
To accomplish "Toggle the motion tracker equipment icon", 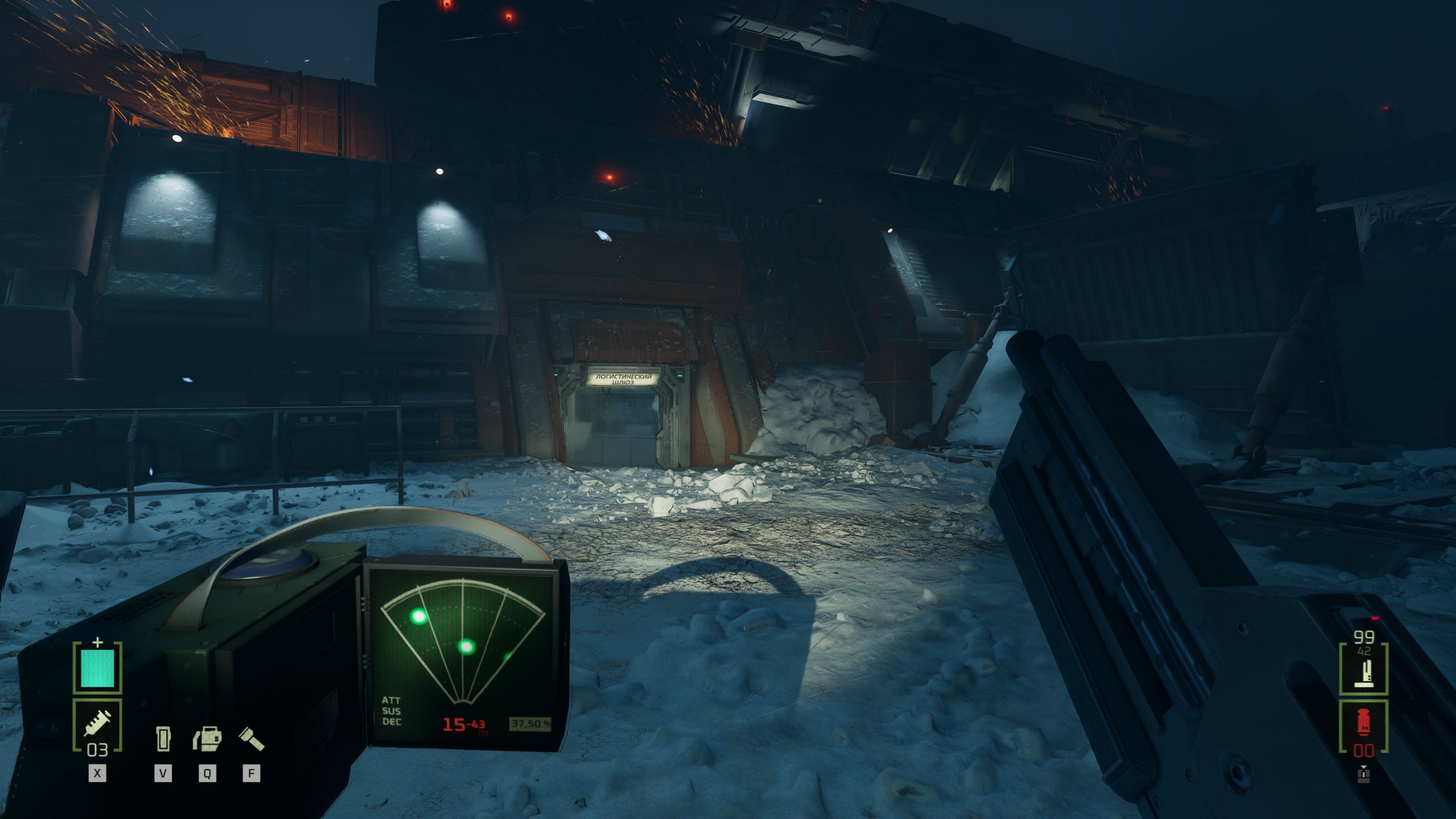I will [x=207, y=739].
